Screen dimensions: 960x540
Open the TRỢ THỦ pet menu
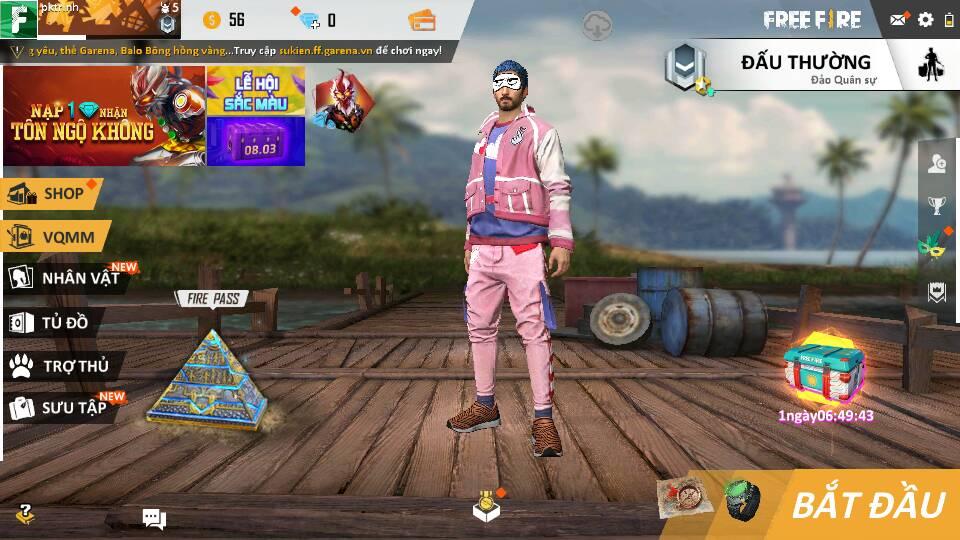tap(62, 366)
